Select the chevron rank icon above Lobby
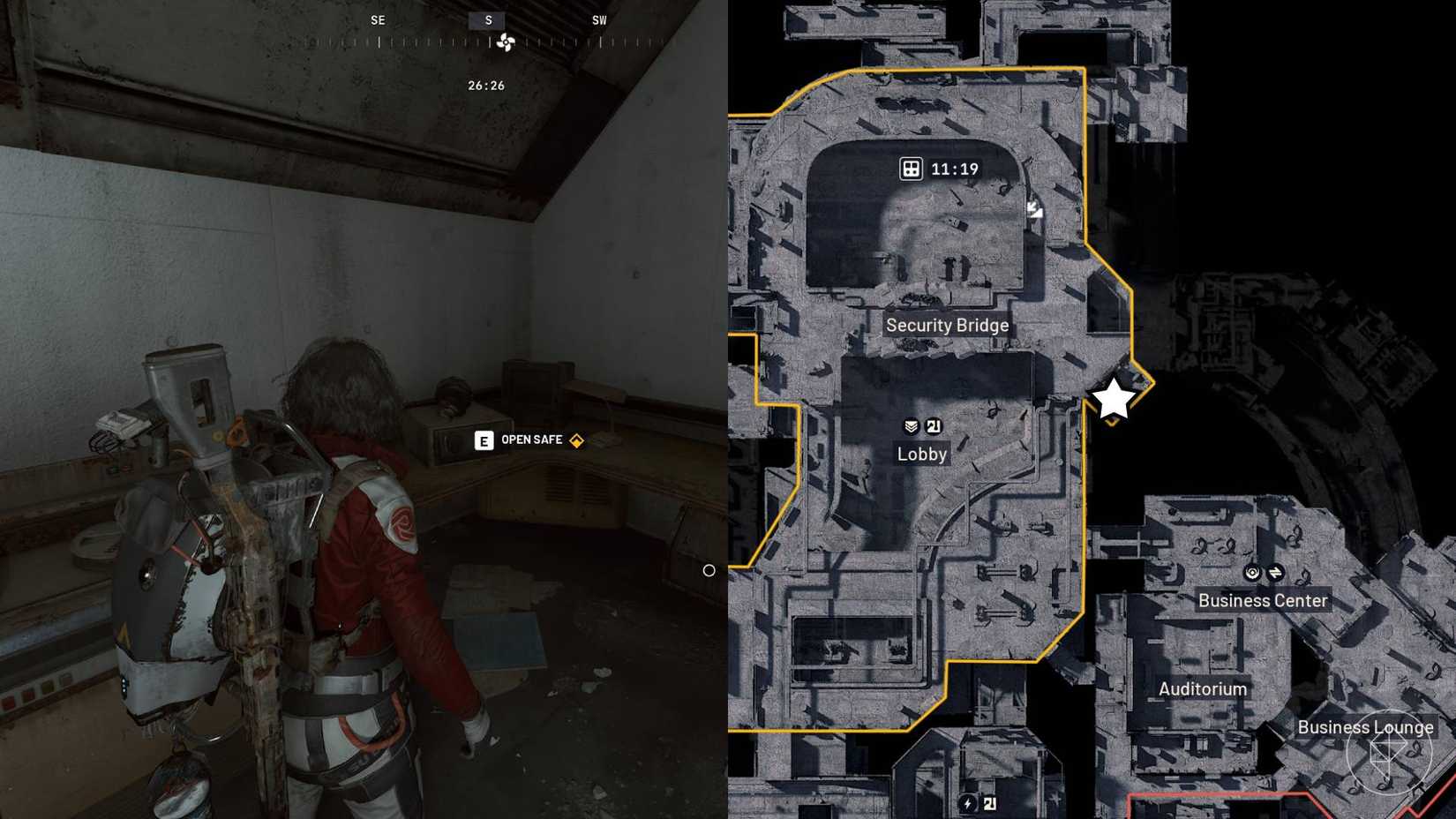 (x=910, y=425)
